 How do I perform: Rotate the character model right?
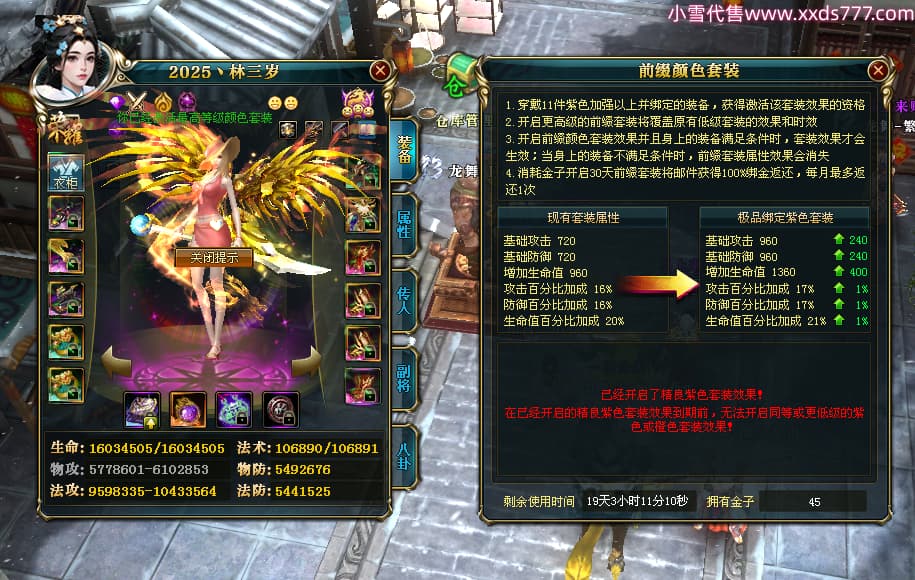[x=312, y=360]
